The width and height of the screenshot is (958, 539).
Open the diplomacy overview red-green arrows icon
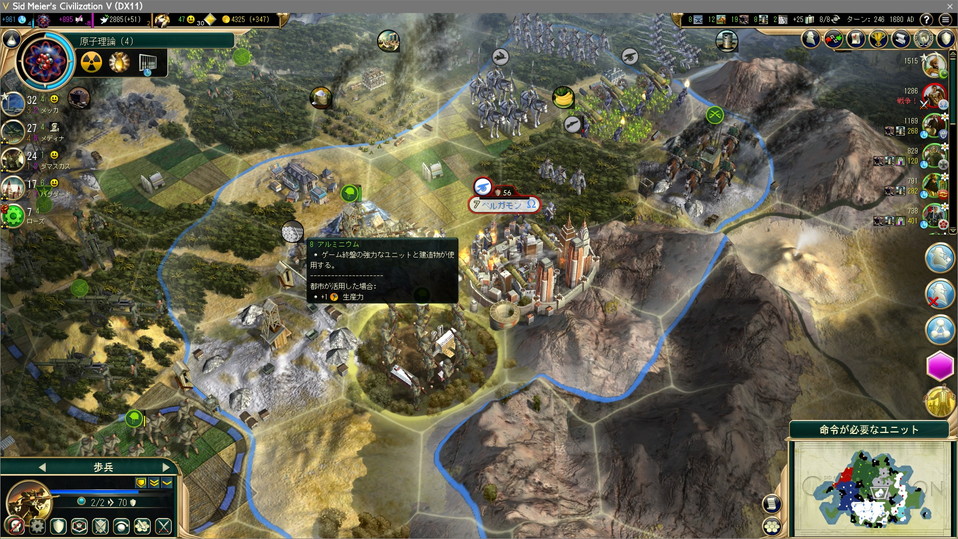coord(835,39)
